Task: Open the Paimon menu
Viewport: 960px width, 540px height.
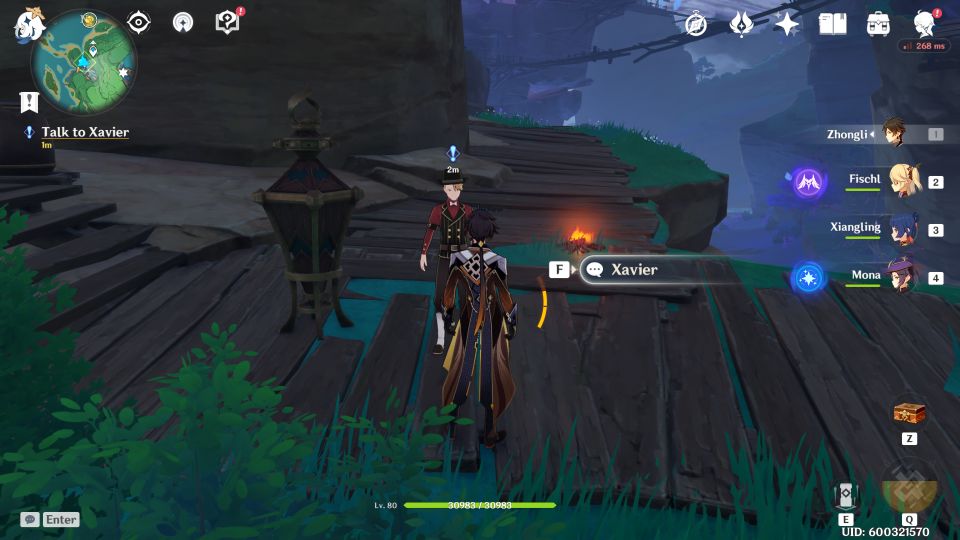Action: pyautogui.click(x=26, y=24)
